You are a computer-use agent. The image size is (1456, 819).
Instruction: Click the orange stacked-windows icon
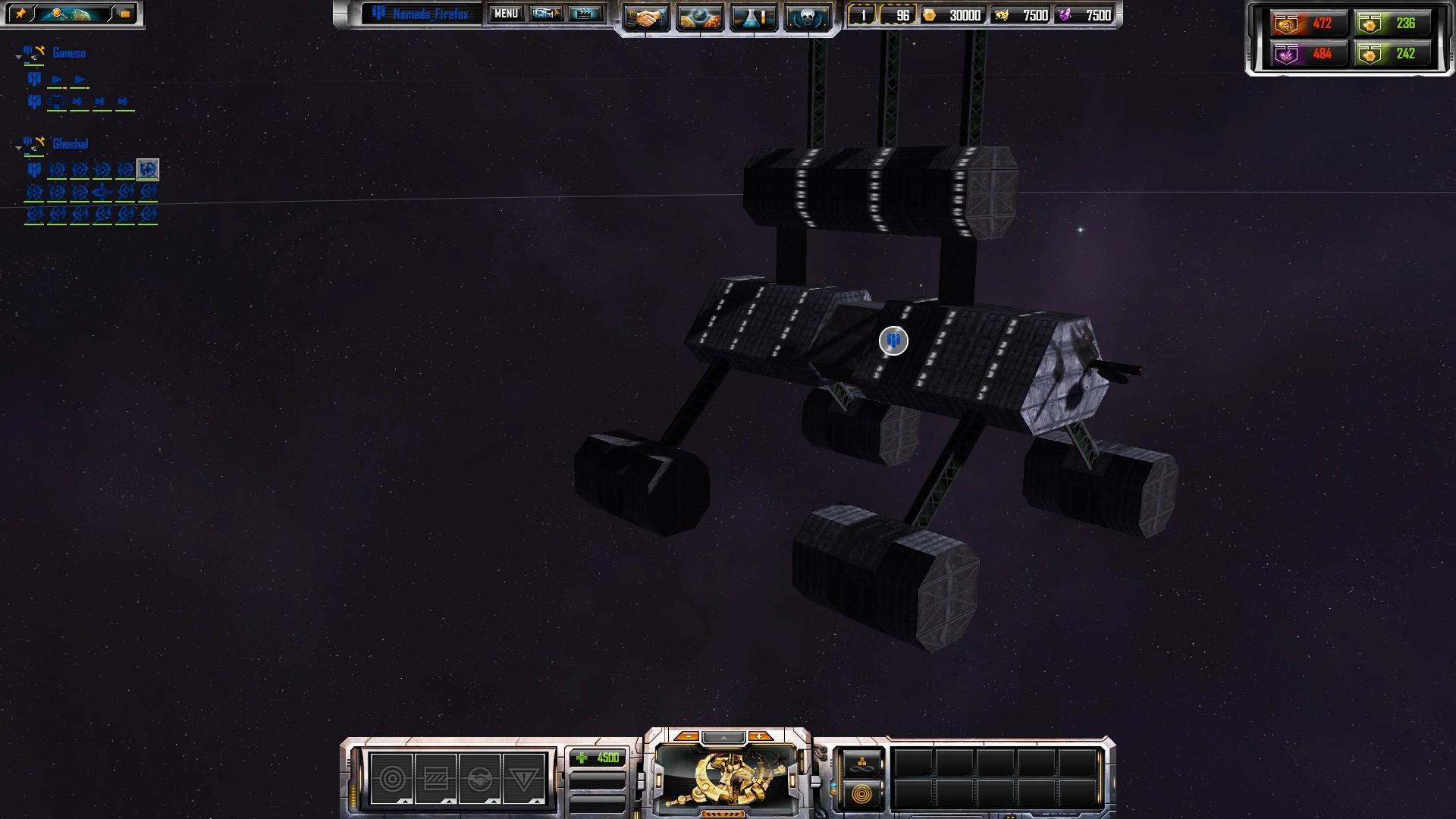(124, 14)
